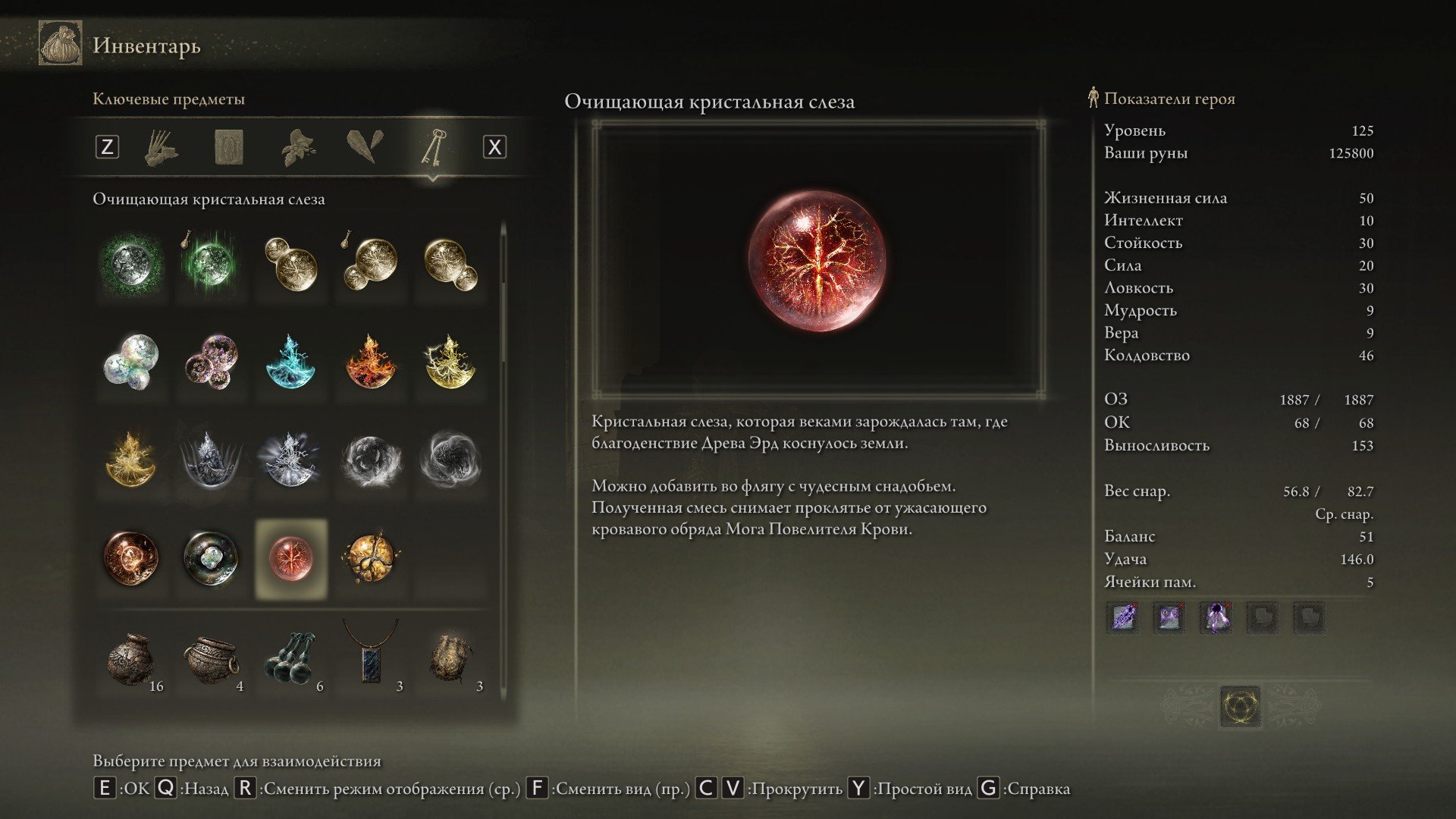Select the cracked pot with 16 count
1456x819 pixels.
131,660
